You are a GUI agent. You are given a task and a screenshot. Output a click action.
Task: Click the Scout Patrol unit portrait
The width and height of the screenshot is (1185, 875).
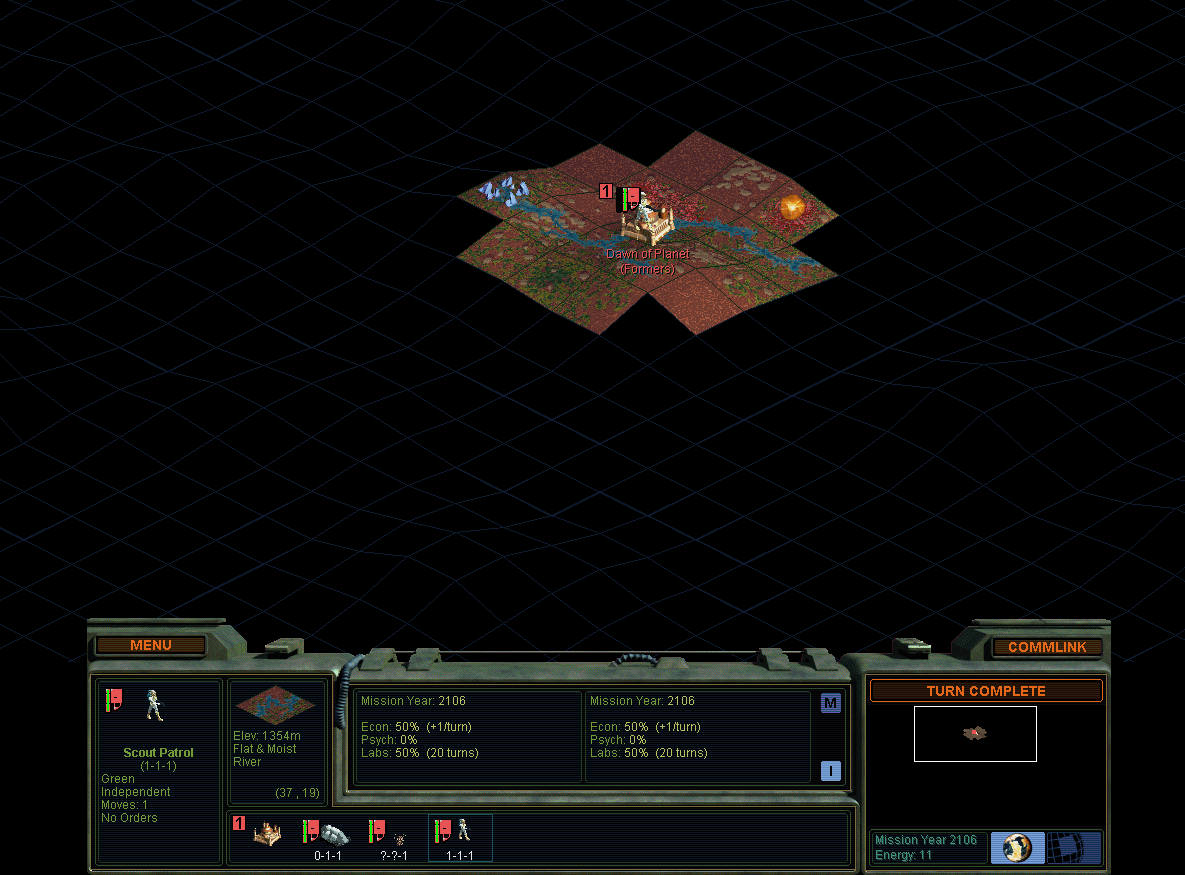click(x=154, y=705)
